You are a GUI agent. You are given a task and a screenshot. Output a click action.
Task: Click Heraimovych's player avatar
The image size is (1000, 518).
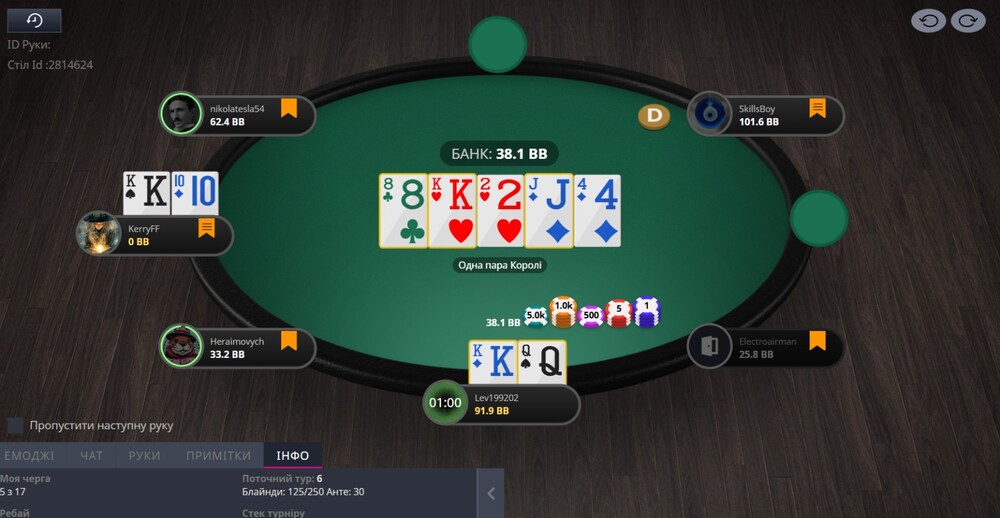point(180,346)
